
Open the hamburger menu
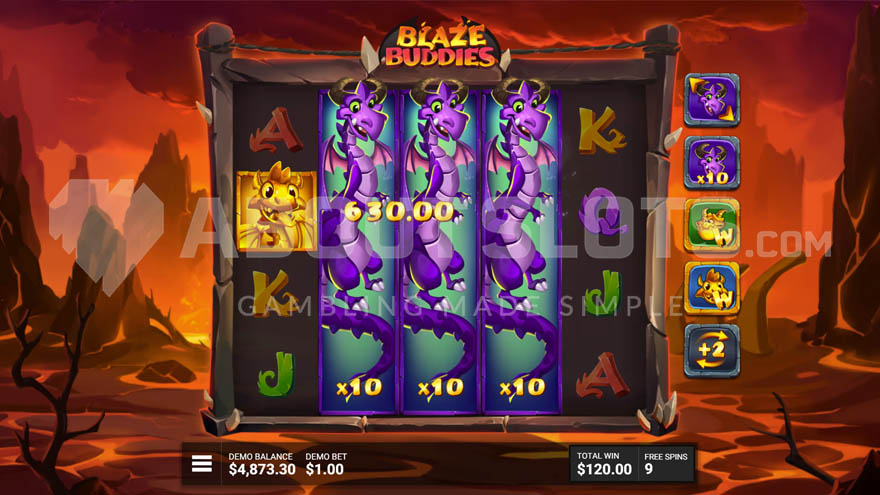pos(202,463)
